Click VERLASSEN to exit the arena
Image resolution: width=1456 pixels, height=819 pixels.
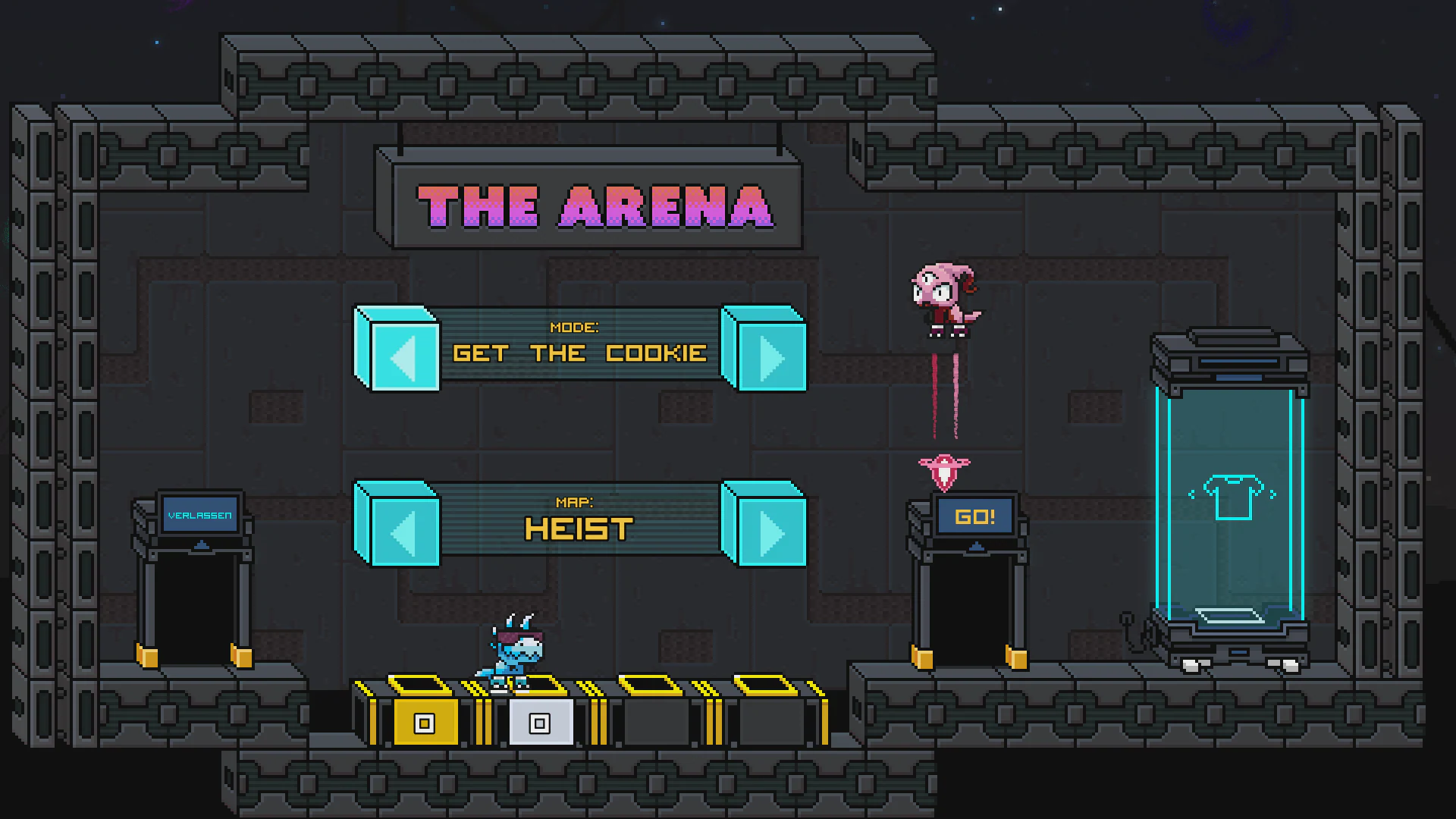(x=199, y=514)
